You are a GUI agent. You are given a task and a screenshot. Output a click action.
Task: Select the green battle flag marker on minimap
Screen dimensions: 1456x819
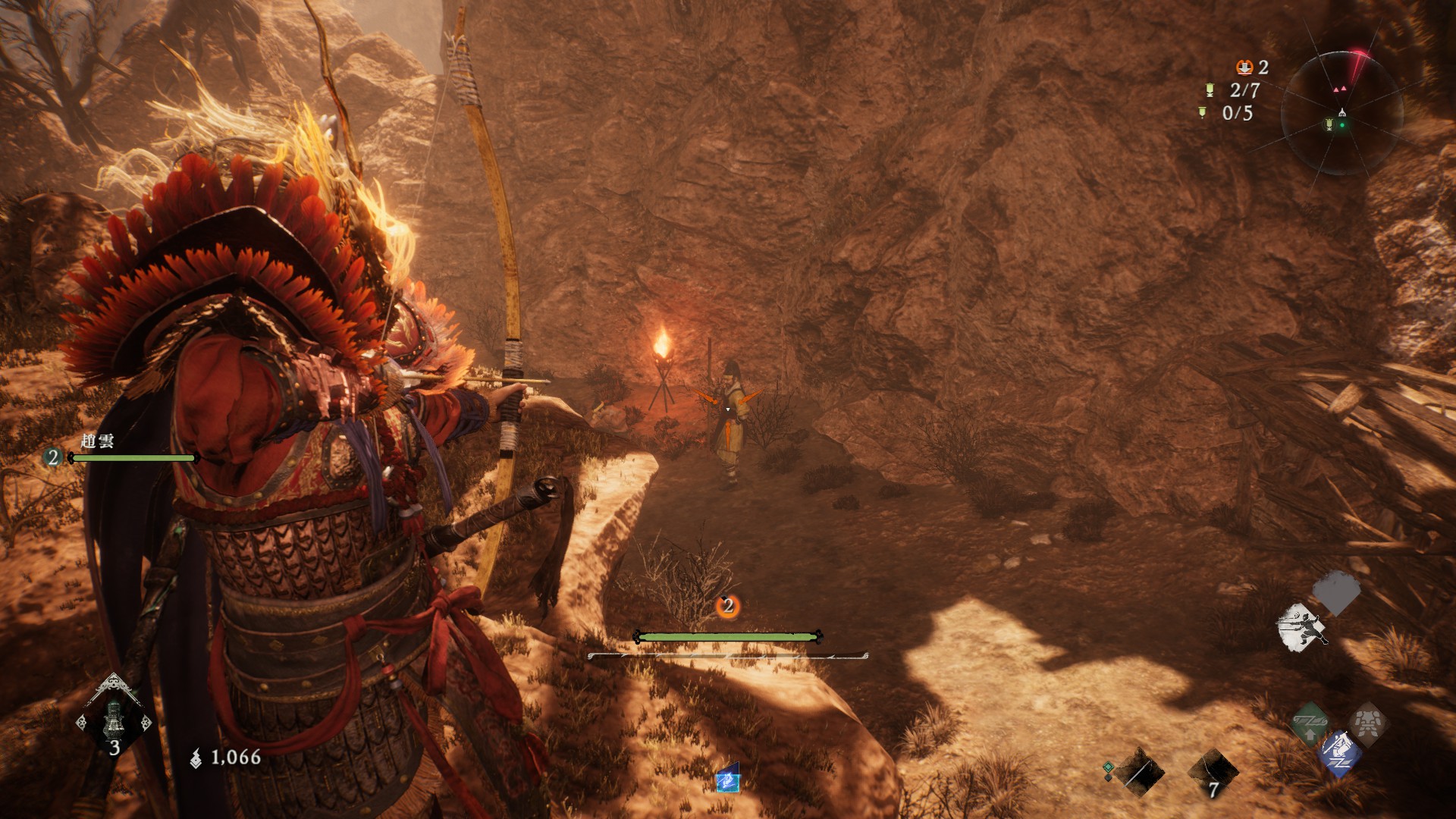pos(1329,124)
